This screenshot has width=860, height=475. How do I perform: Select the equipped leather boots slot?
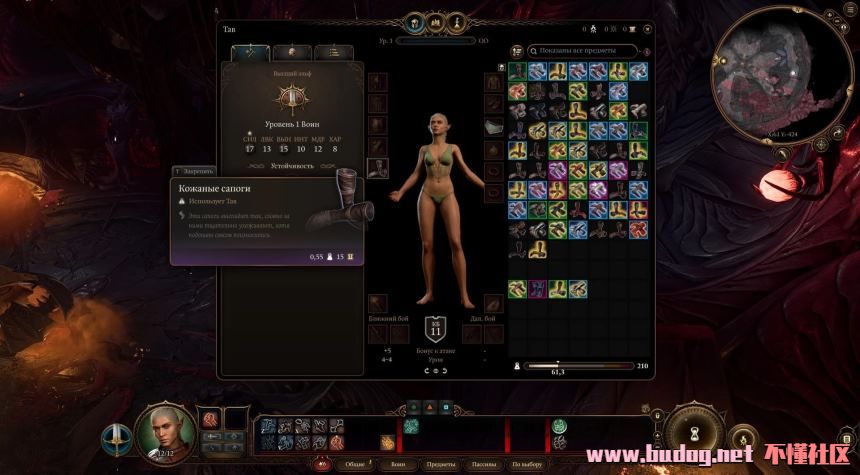point(379,169)
